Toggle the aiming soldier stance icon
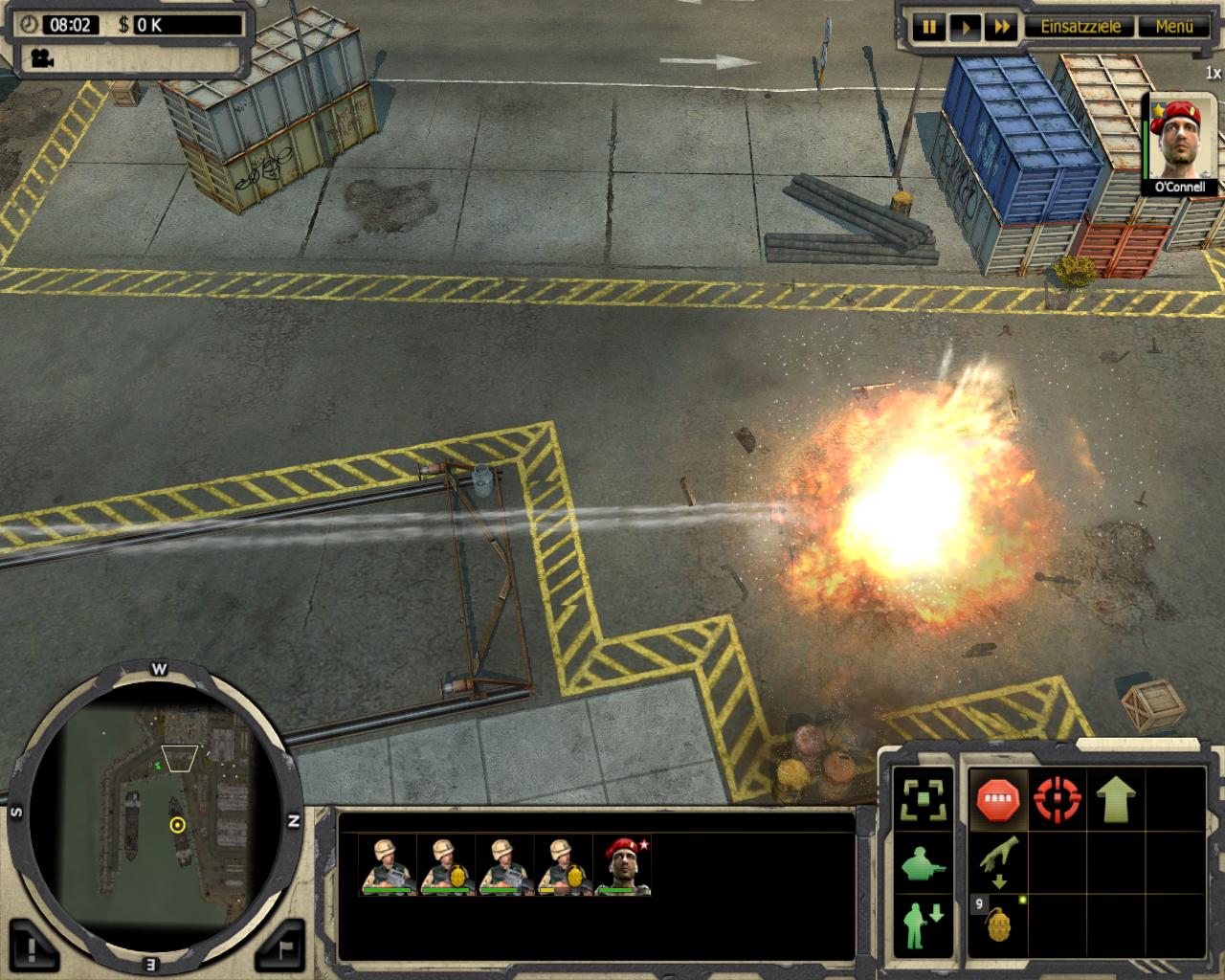The width and height of the screenshot is (1225, 980). tap(924, 864)
